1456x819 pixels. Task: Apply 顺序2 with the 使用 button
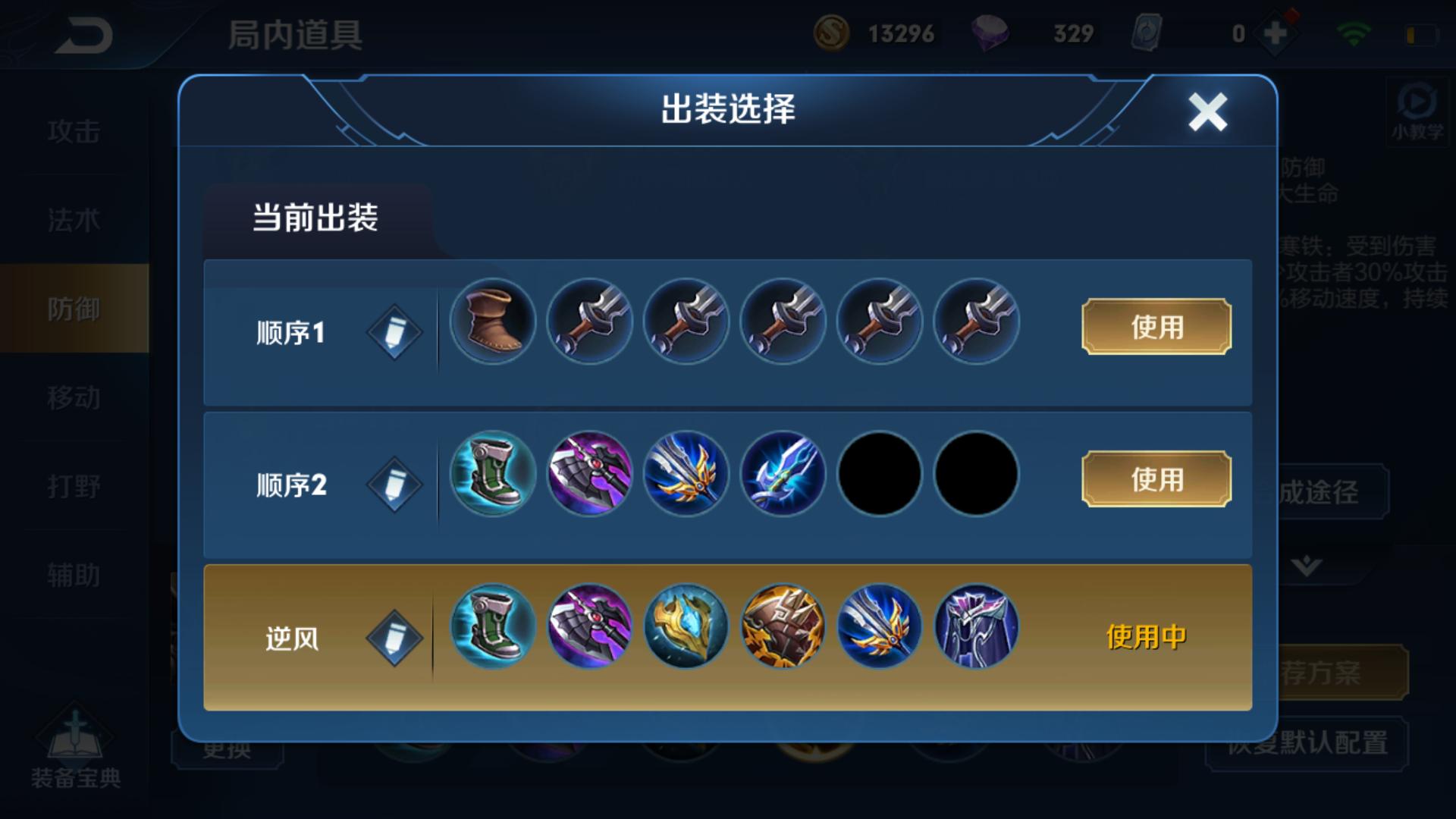[x=1156, y=480]
